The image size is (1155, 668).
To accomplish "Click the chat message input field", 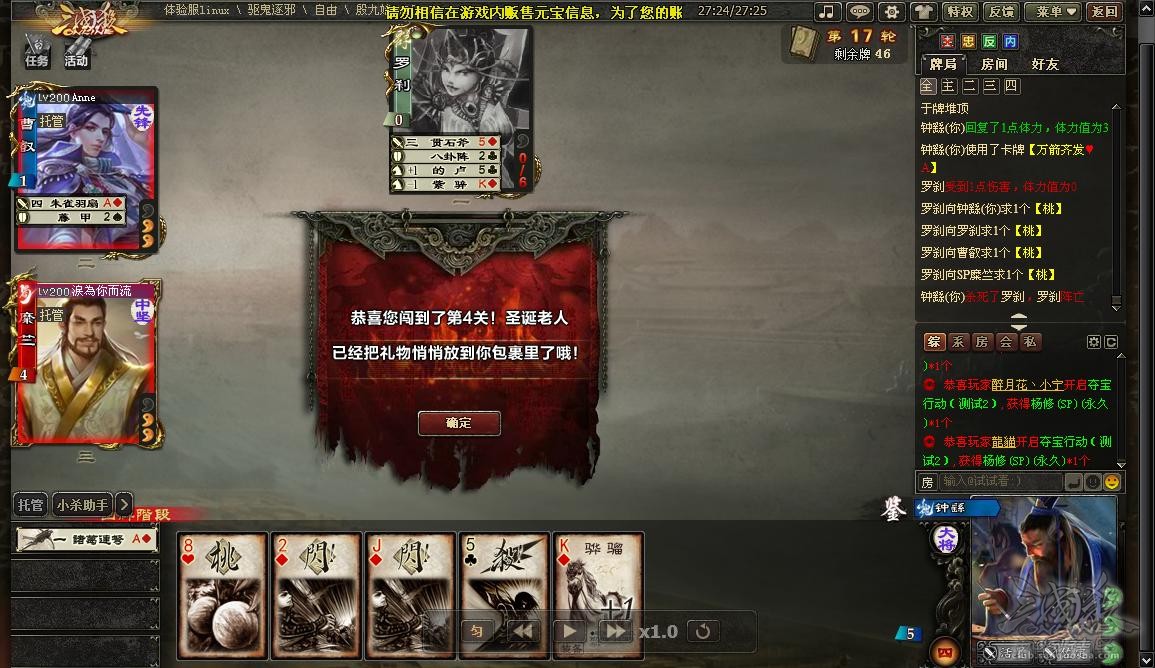I will click(1000, 482).
